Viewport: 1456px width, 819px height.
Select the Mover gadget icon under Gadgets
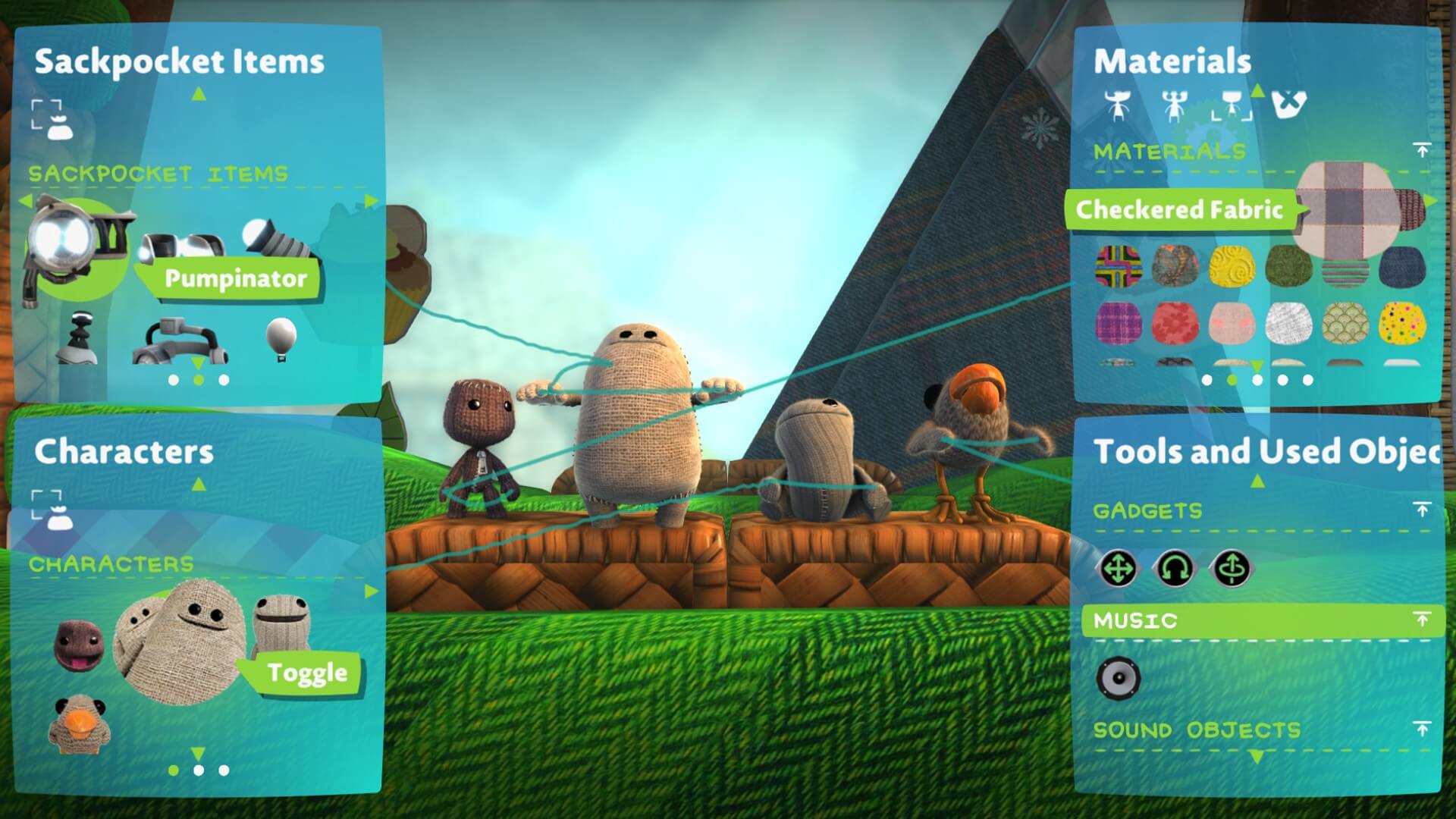[1119, 567]
